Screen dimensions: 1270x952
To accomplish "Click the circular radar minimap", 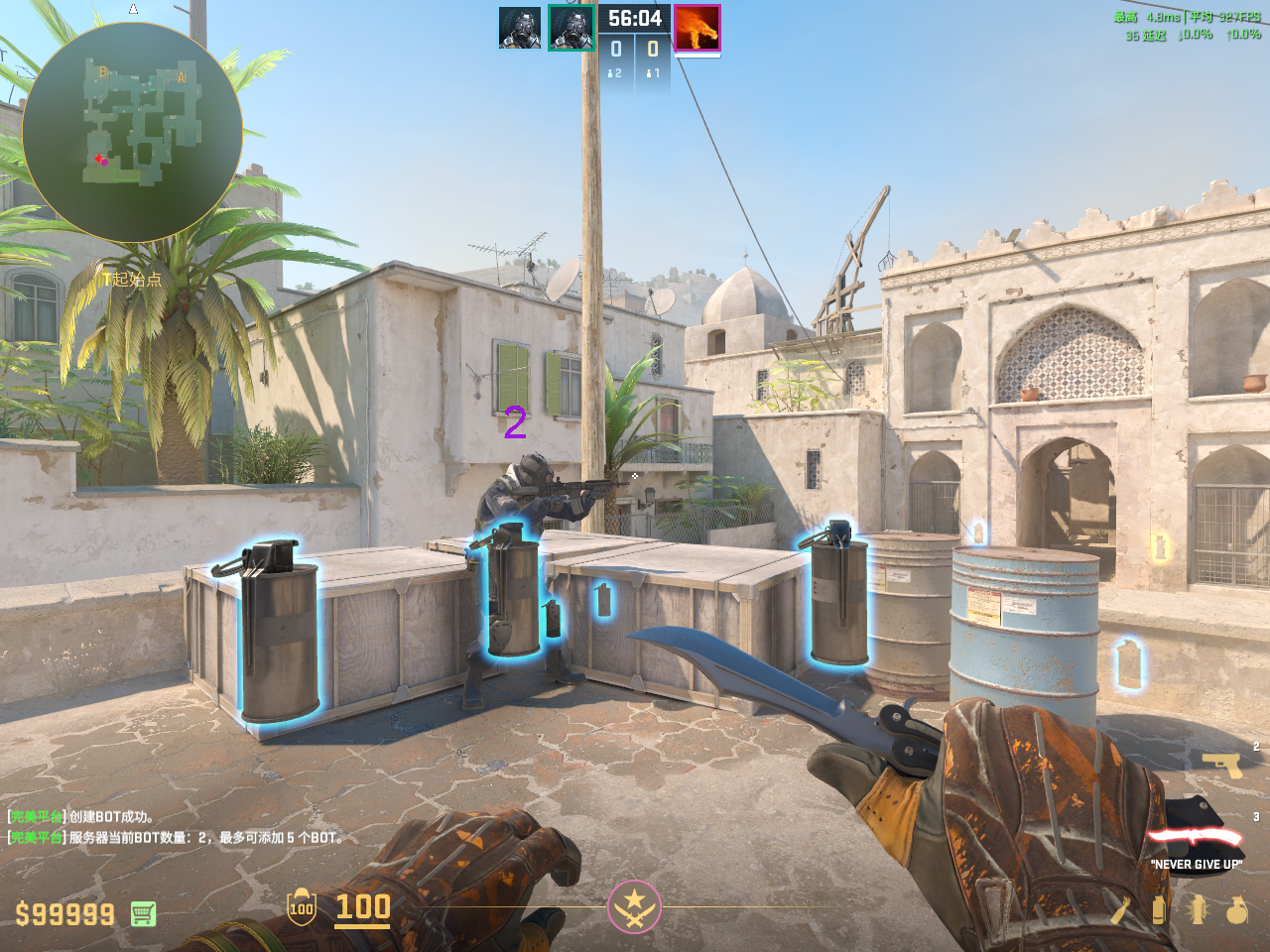I will click(x=132, y=132).
